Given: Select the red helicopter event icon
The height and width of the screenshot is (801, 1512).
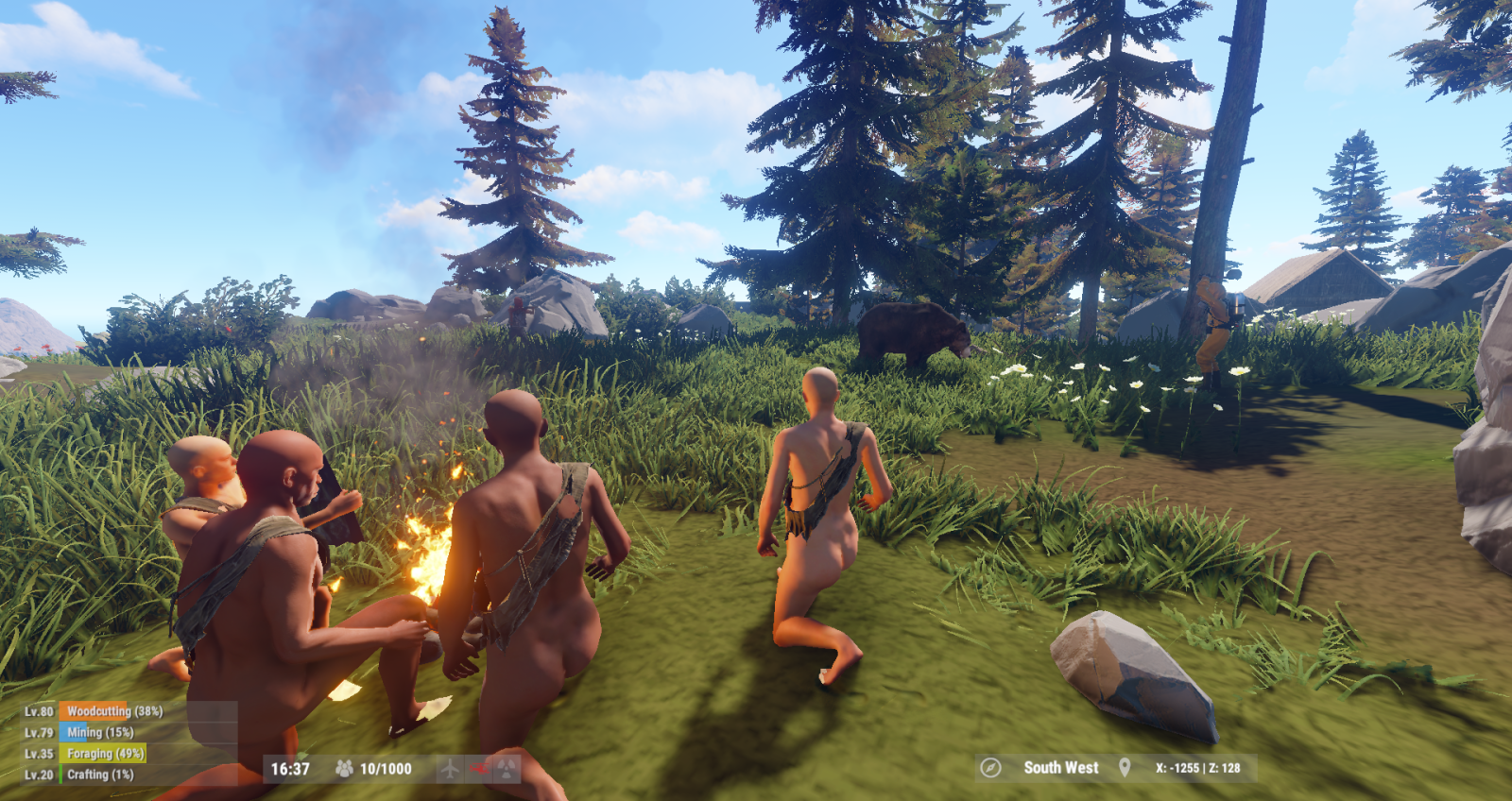Looking at the screenshot, I should [479, 769].
